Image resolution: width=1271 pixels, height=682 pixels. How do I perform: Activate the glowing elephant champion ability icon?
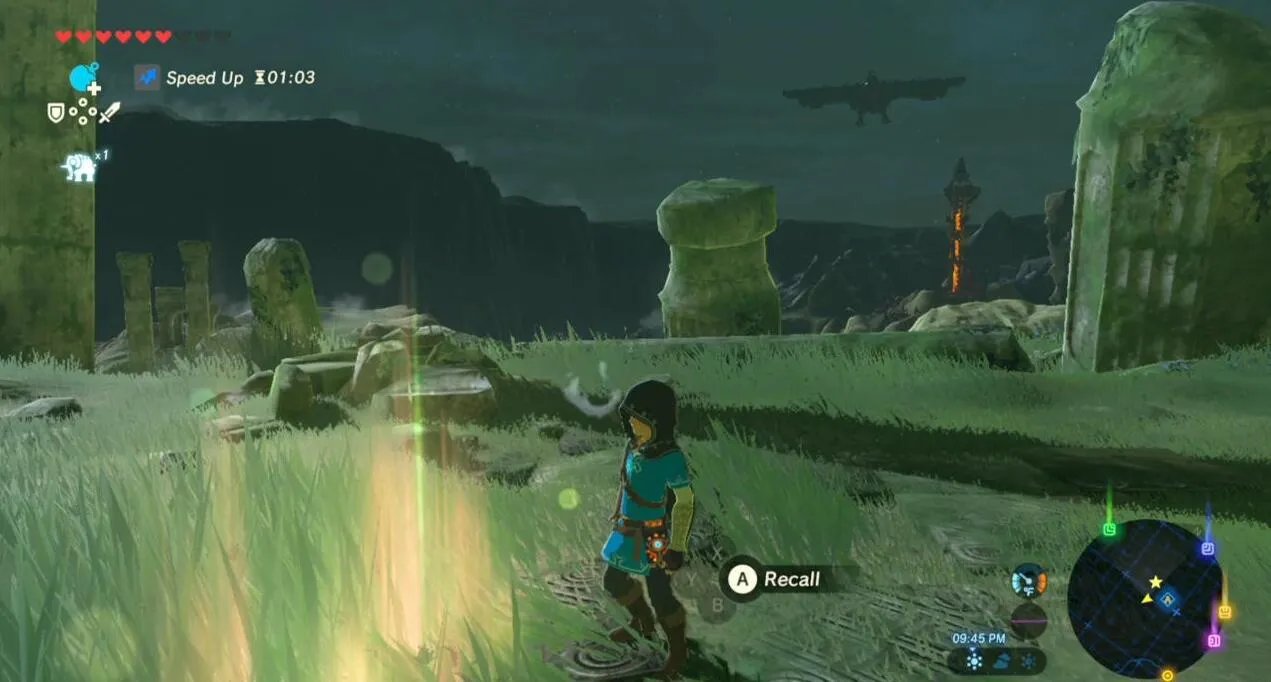pyautogui.click(x=79, y=167)
